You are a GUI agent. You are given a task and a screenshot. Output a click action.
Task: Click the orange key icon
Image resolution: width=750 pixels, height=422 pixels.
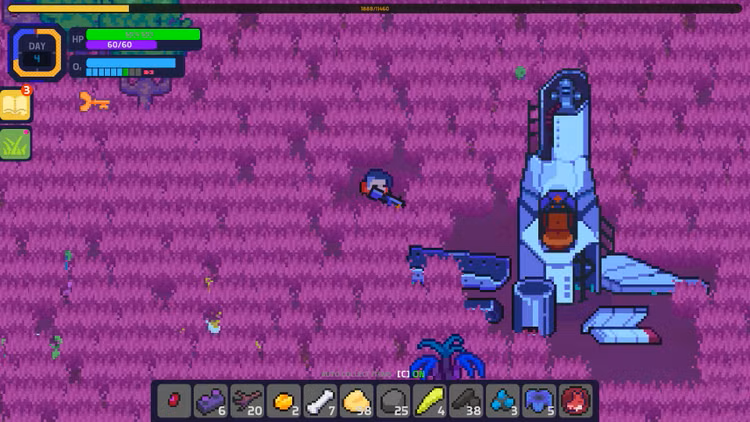click(x=94, y=101)
